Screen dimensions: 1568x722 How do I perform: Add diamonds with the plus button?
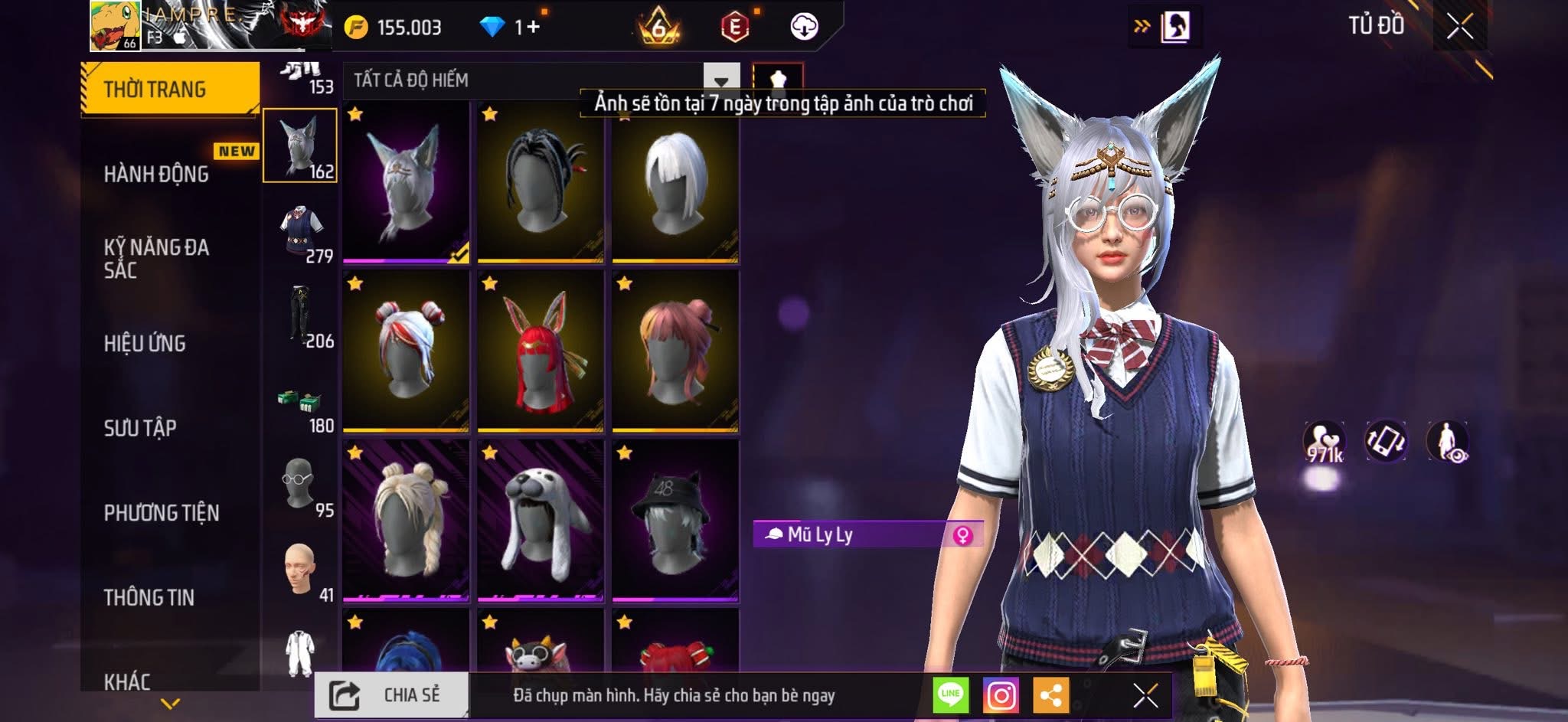point(533,28)
